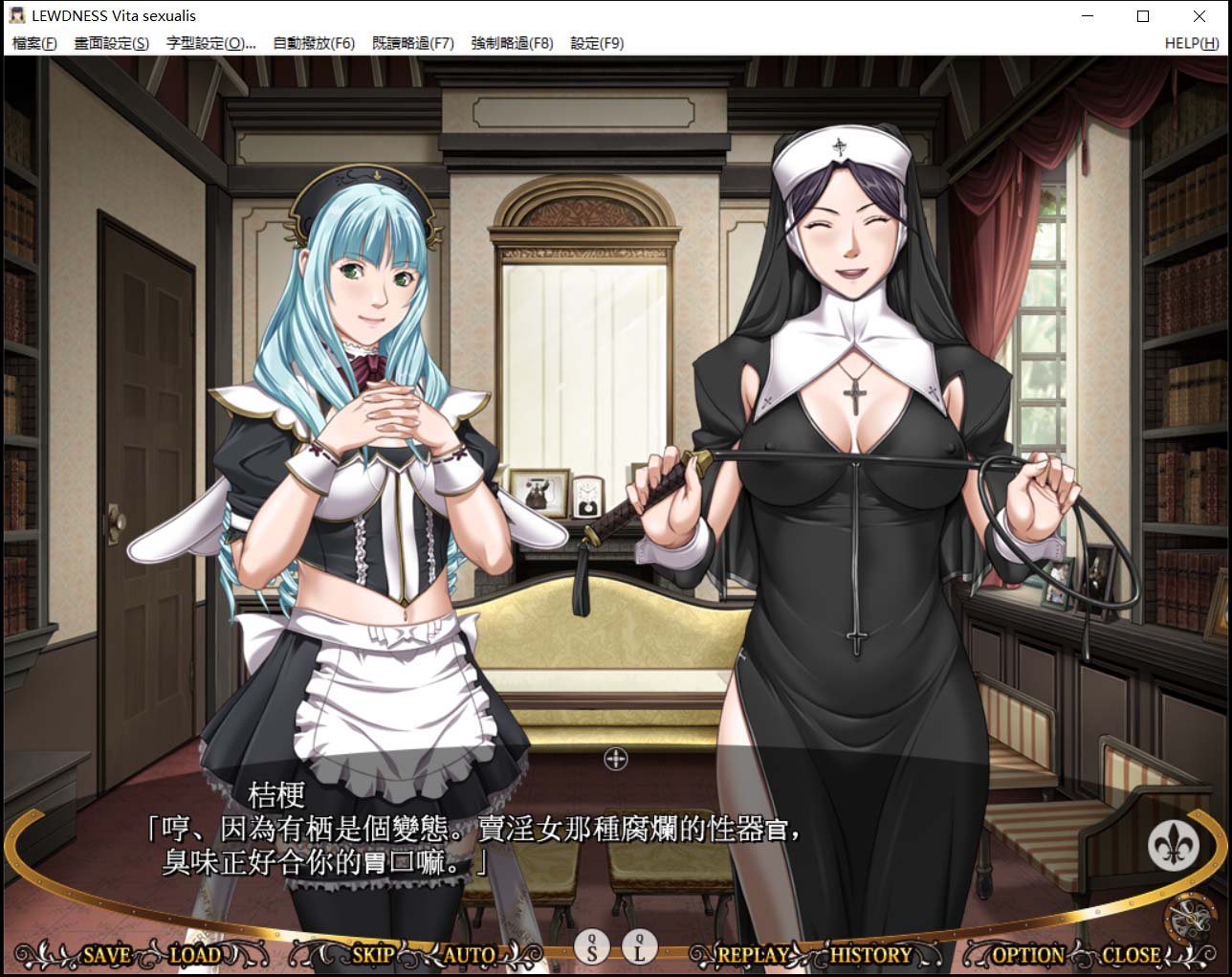This screenshot has width=1232, height=977.
Task: Open the OPTION configuration screen
Action: [1027, 954]
